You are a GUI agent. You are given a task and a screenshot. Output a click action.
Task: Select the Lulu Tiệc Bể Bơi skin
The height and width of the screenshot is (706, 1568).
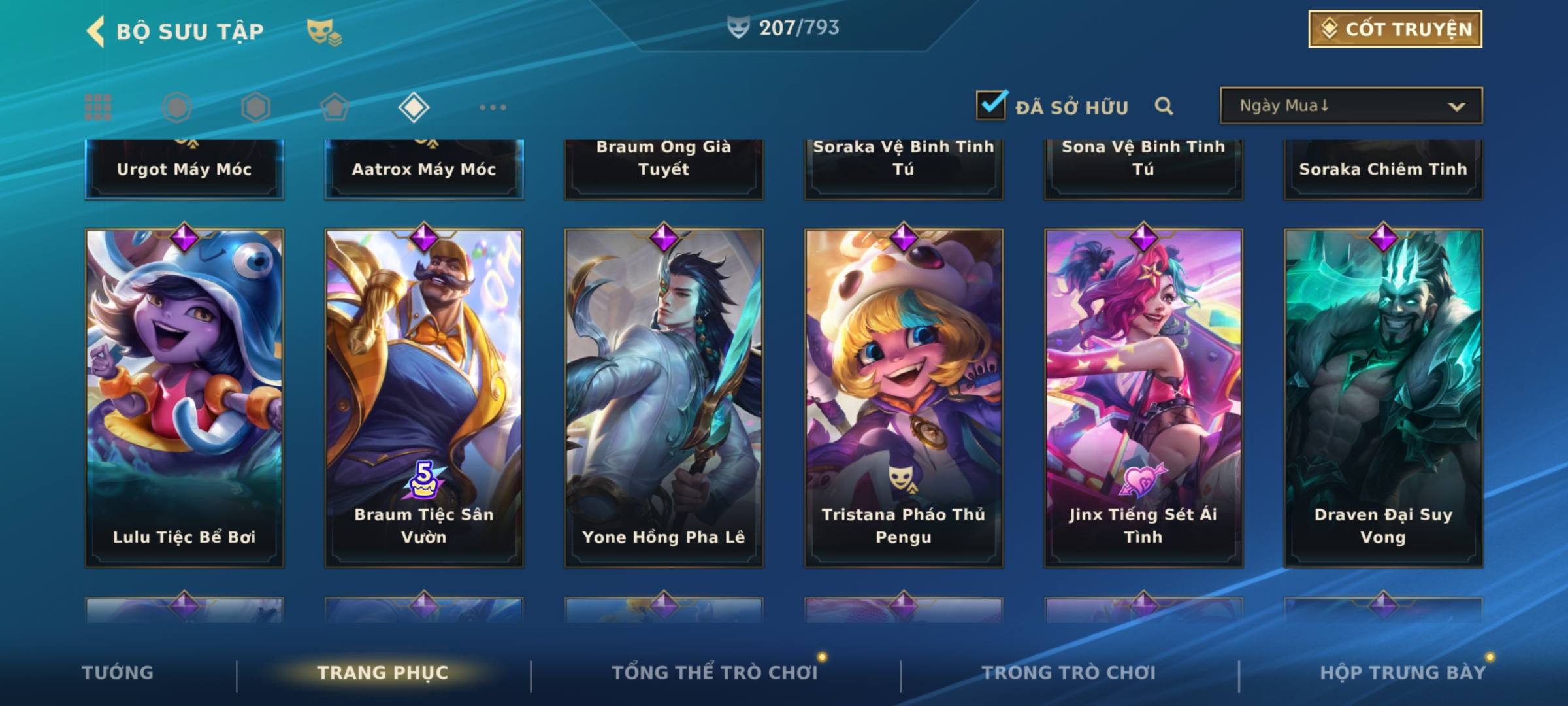[184, 397]
